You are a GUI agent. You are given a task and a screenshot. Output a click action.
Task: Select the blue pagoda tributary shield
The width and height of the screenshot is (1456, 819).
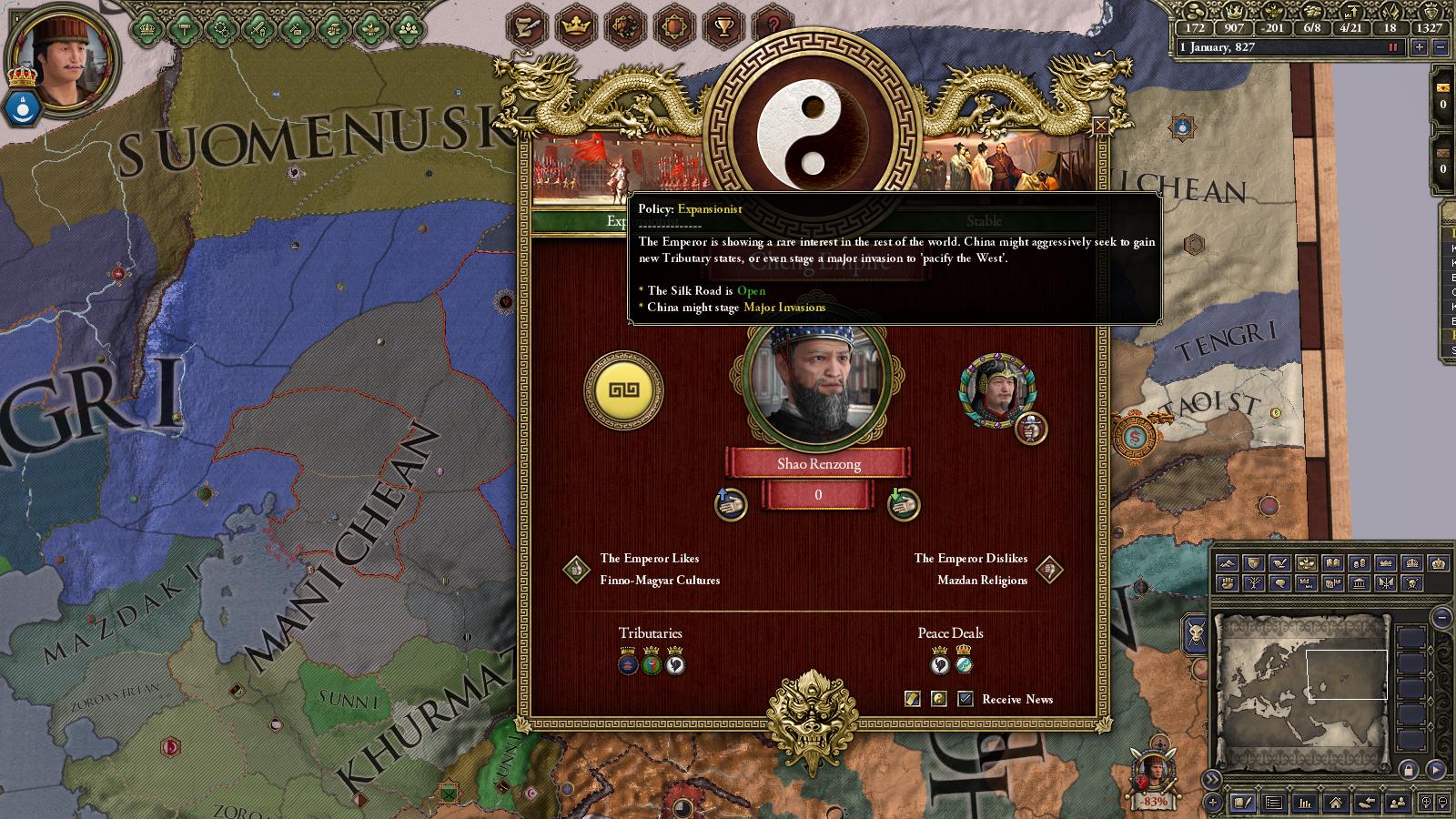pyautogui.click(x=628, y=663)
